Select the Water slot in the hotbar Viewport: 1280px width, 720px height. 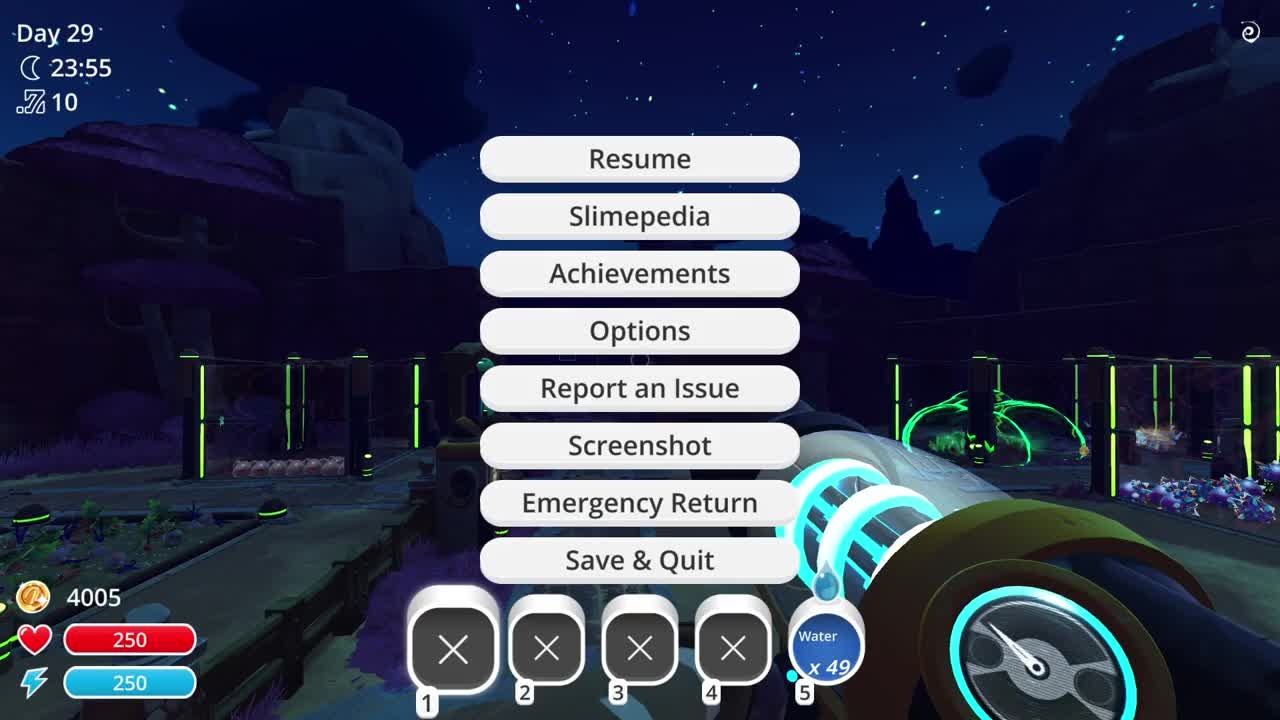point(826,648)
